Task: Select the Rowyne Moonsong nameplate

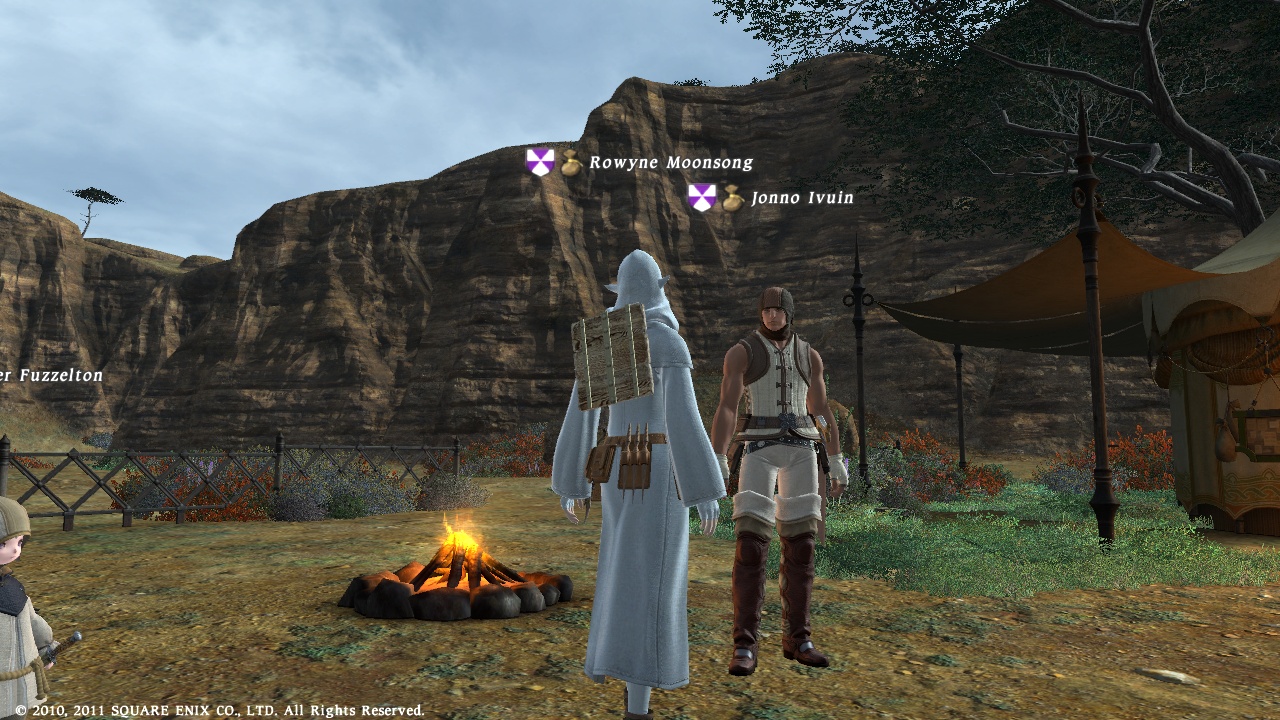Action: (670, 163)
